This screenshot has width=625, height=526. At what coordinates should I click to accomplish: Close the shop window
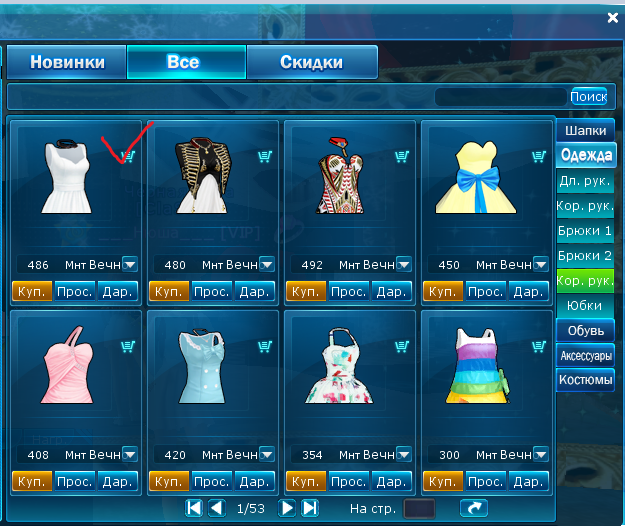pyautogui.click(x=613, y=17)
